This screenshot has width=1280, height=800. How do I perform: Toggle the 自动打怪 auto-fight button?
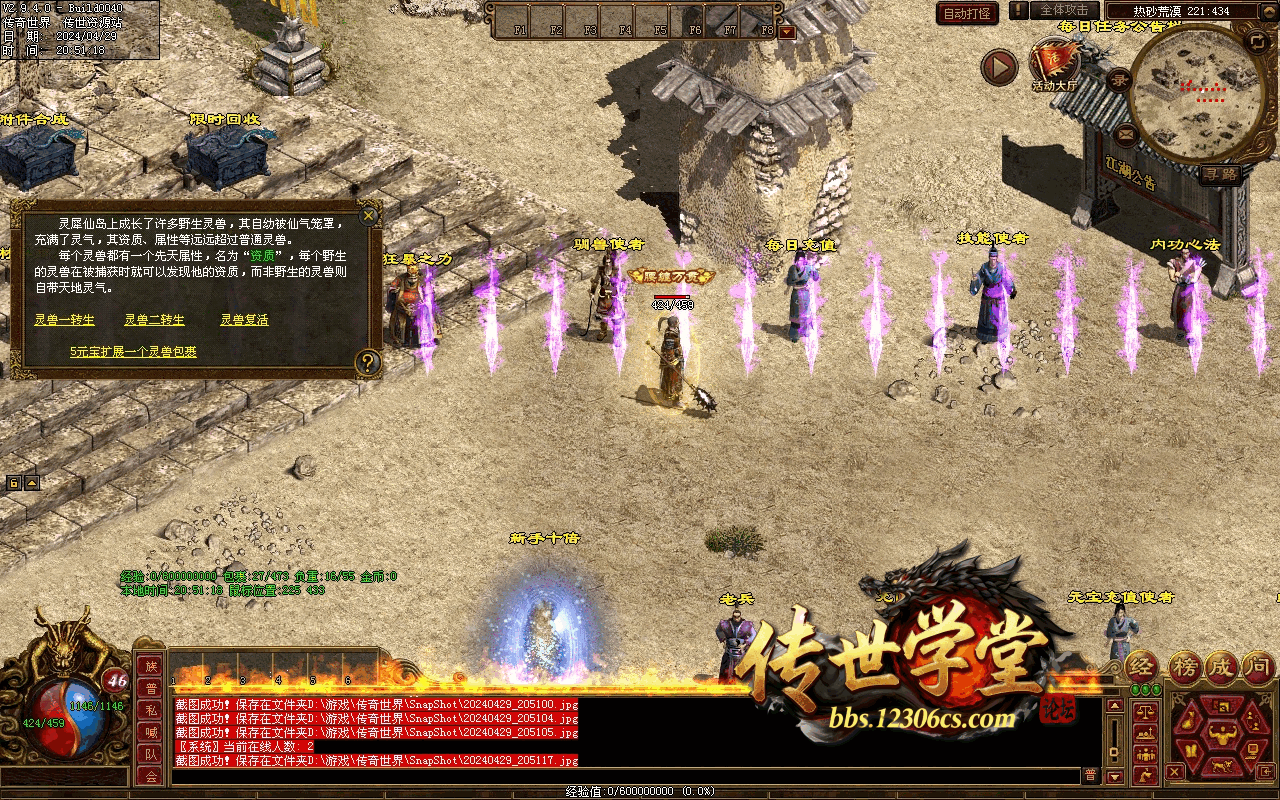tap(967, 13)
